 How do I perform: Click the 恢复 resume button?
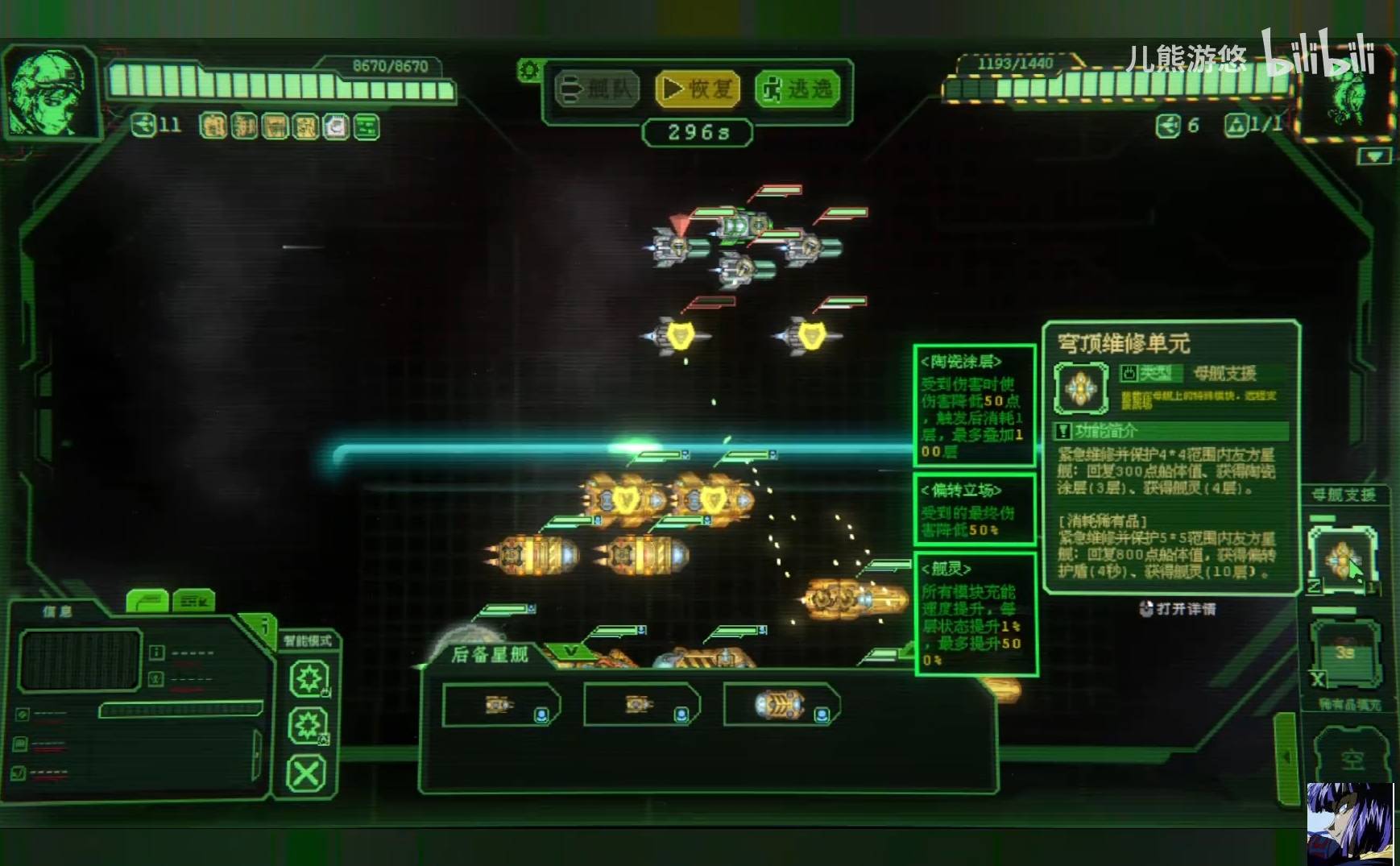coord(698,89)
